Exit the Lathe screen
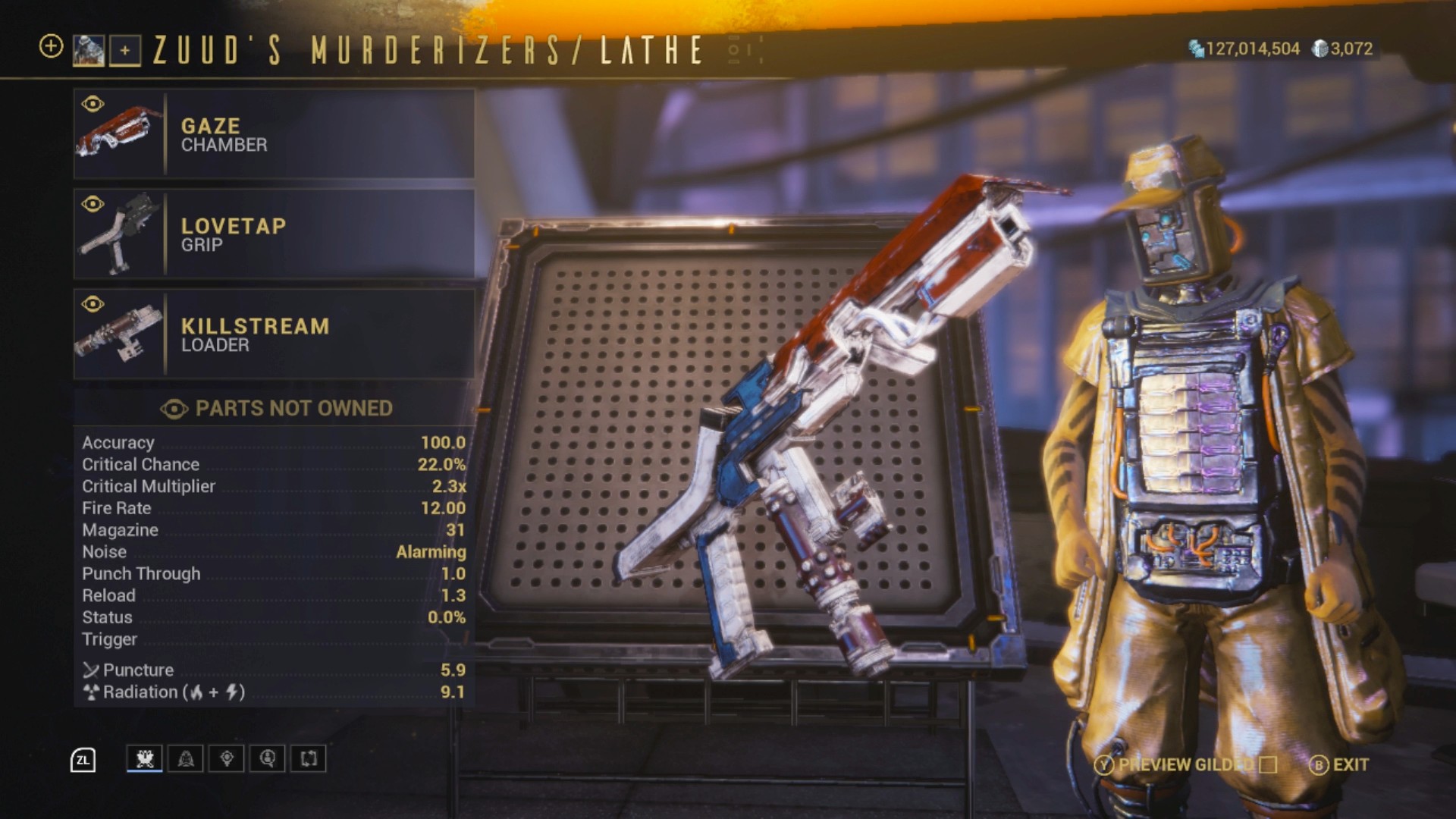The height and width of the screenshot is (819, 1456). (x=1339, y=765)
